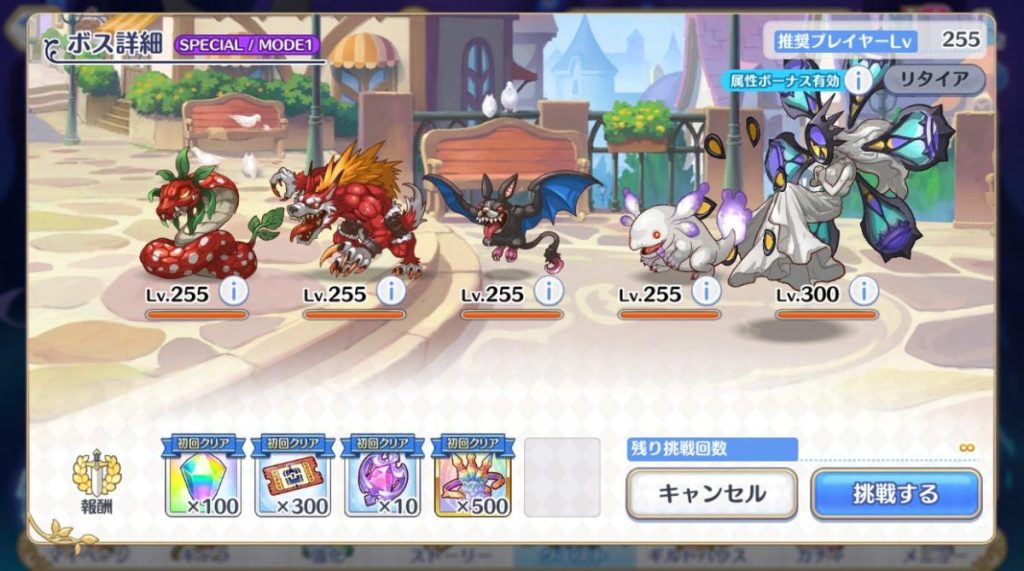Screen dimensions: 1024x571
Task: Show info for the strawberry snake boss
Action: point(233,291)
